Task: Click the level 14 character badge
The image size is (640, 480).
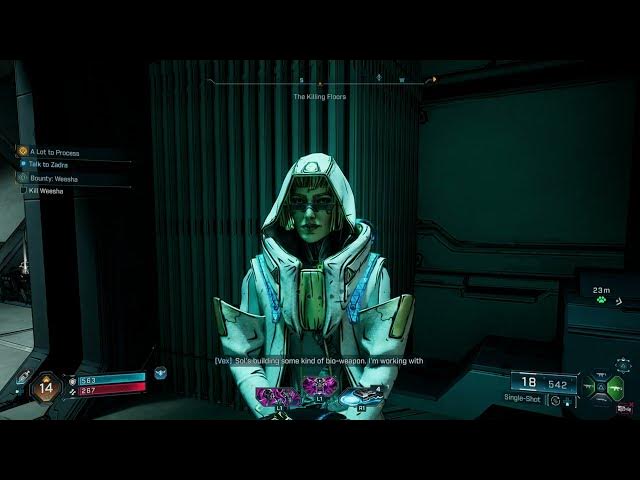Action: pyautogui.click(x=46, y=386)
